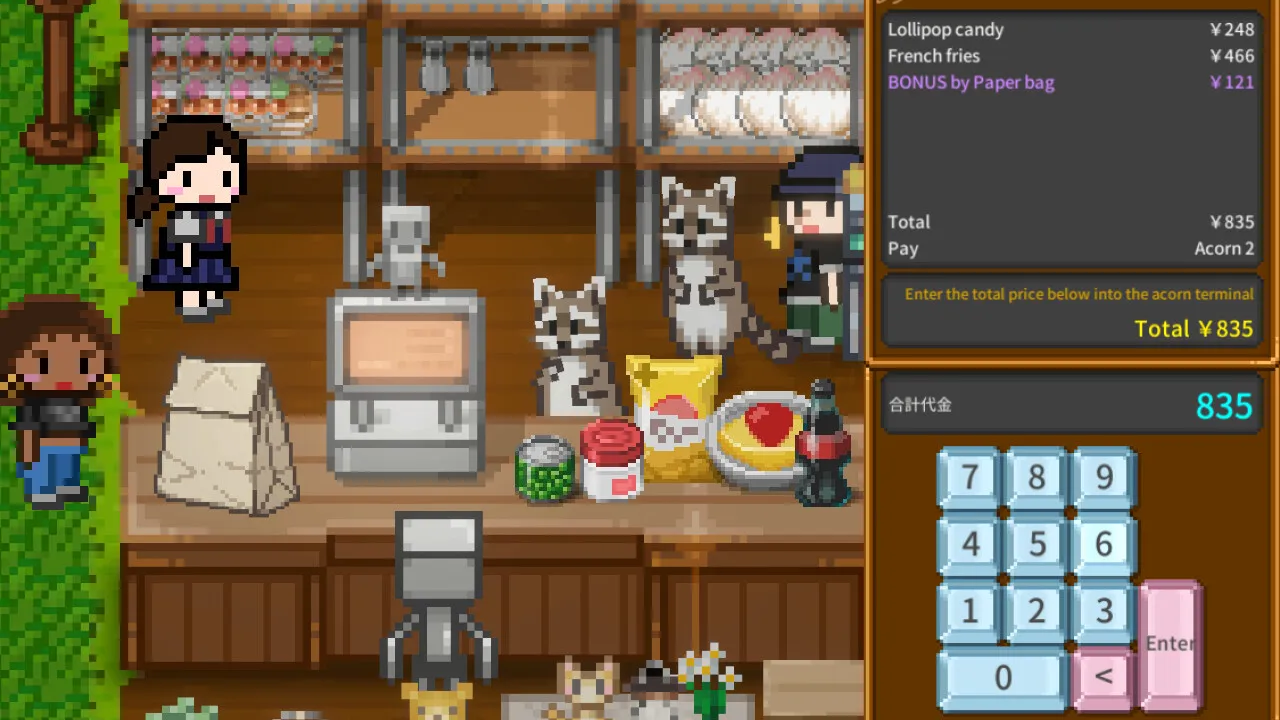
Task: Click the Acorn 2 payment entry
Action: coord(1224,248)
